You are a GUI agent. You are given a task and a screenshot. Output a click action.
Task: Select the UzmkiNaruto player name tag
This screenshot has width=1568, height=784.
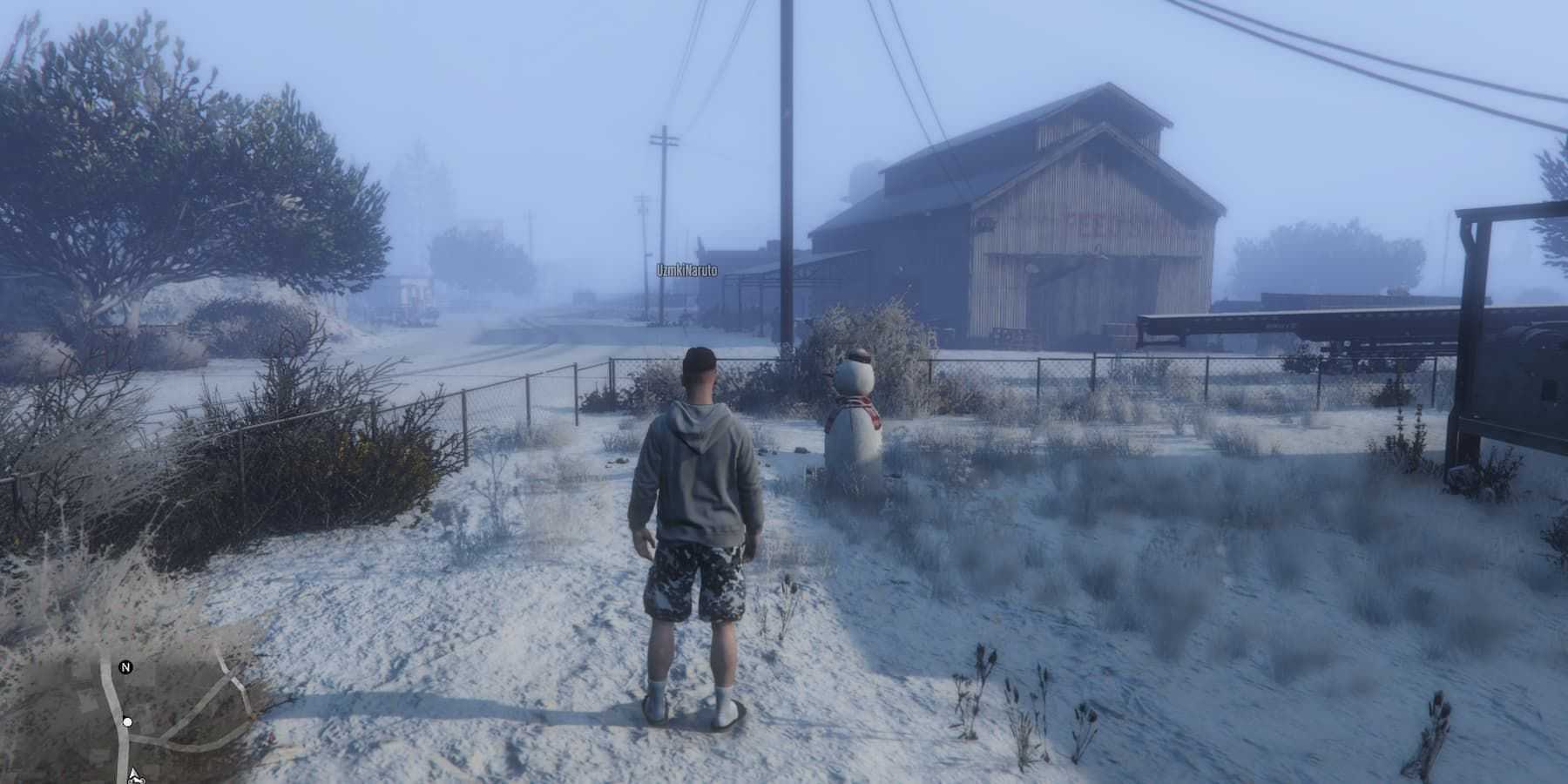pyautogui.click(x=687, y=272)
